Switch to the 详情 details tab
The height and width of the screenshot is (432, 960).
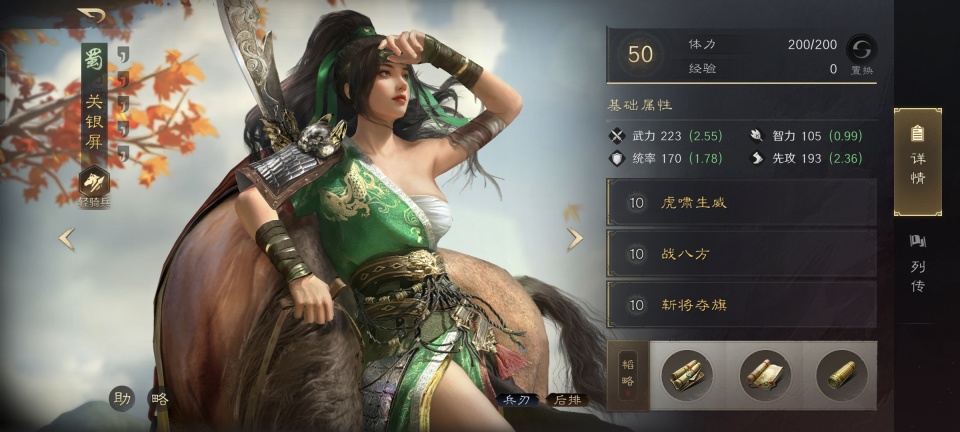pyautogui.click(x=917, y=161)
